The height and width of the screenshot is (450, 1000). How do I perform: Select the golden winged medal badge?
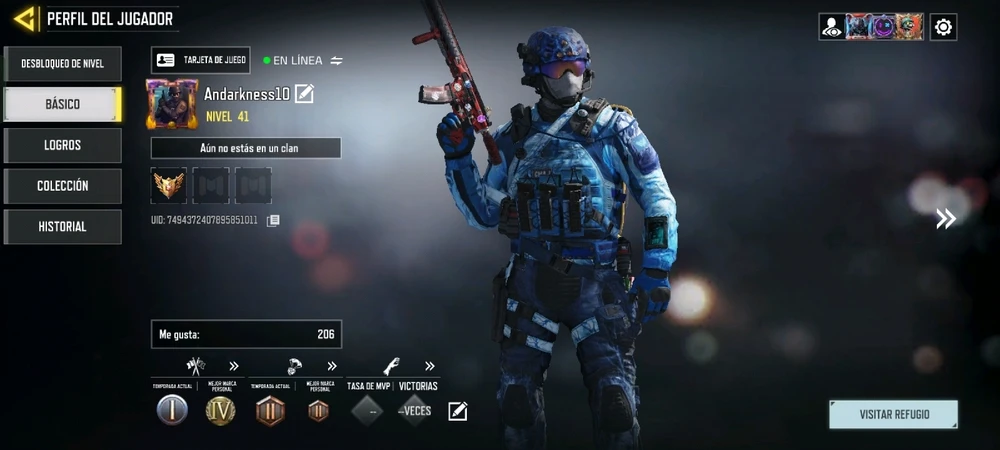[x=169, y=185]
